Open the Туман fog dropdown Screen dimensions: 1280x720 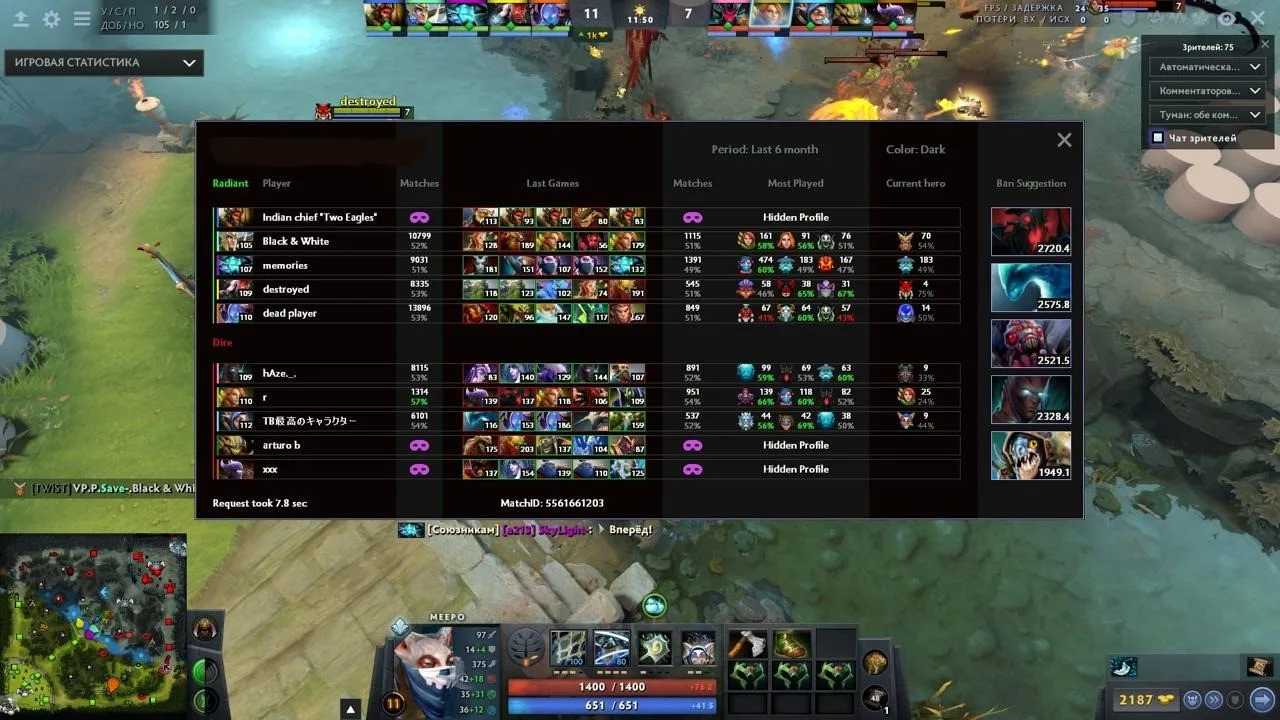[1208, 115]
